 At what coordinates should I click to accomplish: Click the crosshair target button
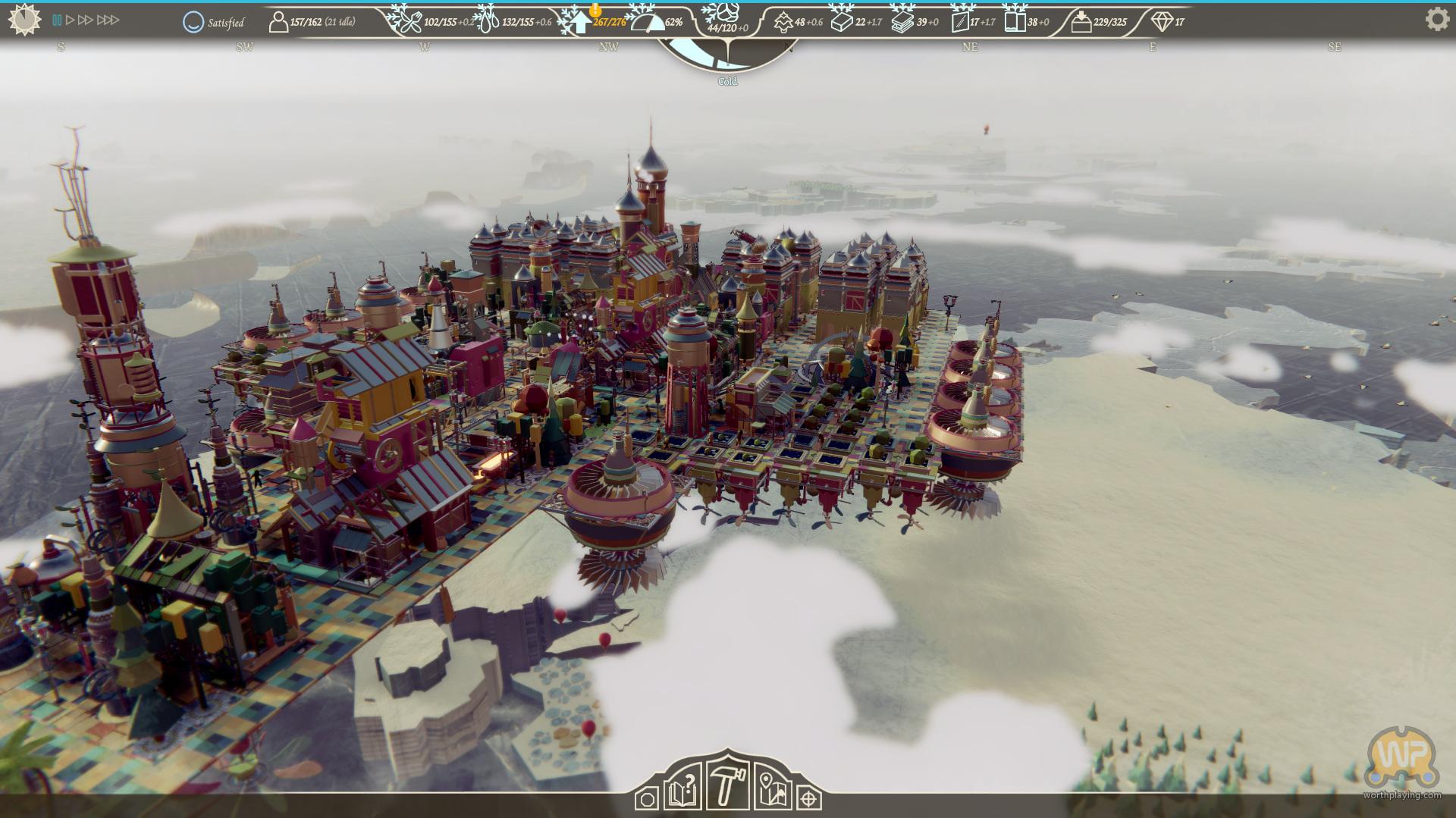(x=810, y=799)
